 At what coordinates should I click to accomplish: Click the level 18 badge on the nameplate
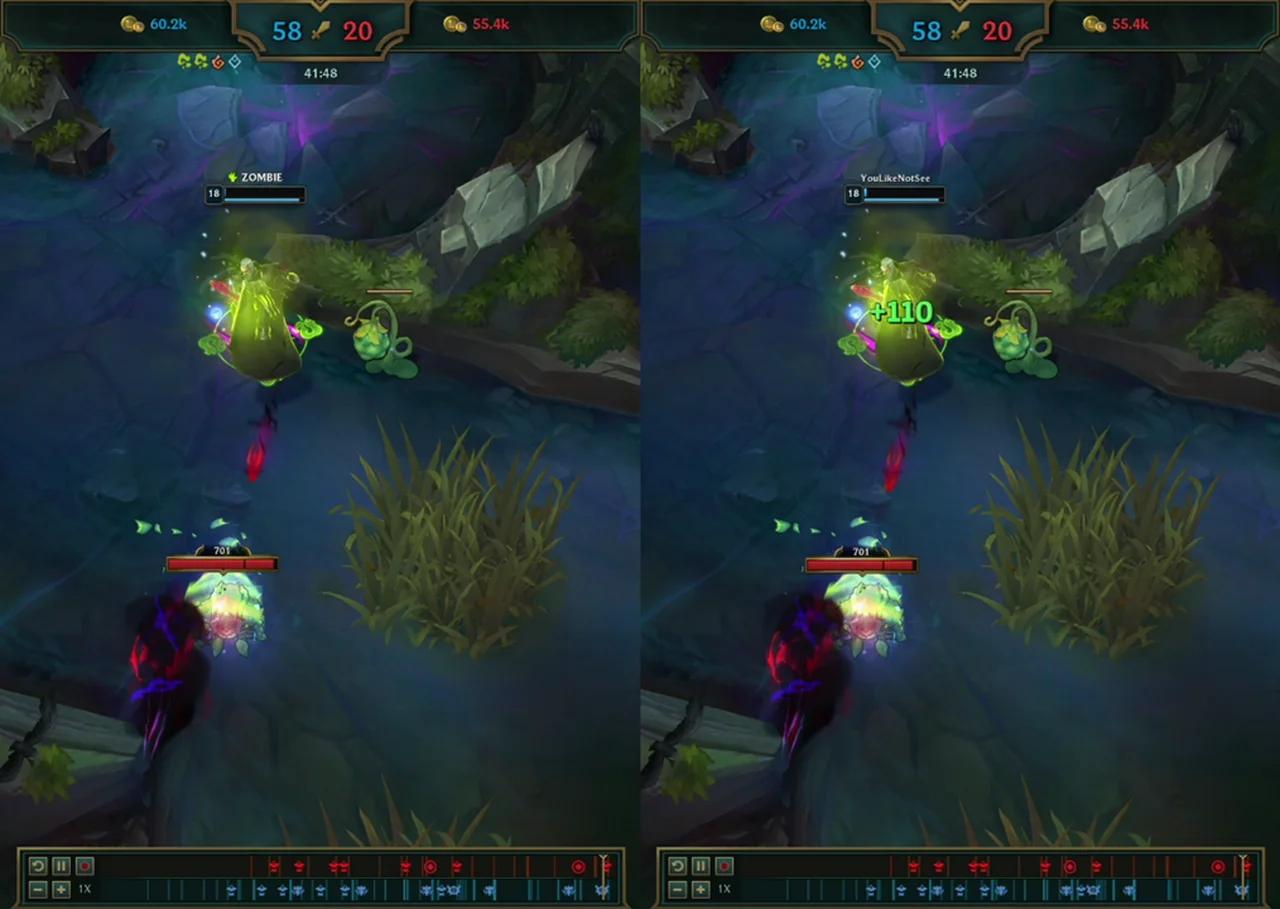click(x=213, y=194)
